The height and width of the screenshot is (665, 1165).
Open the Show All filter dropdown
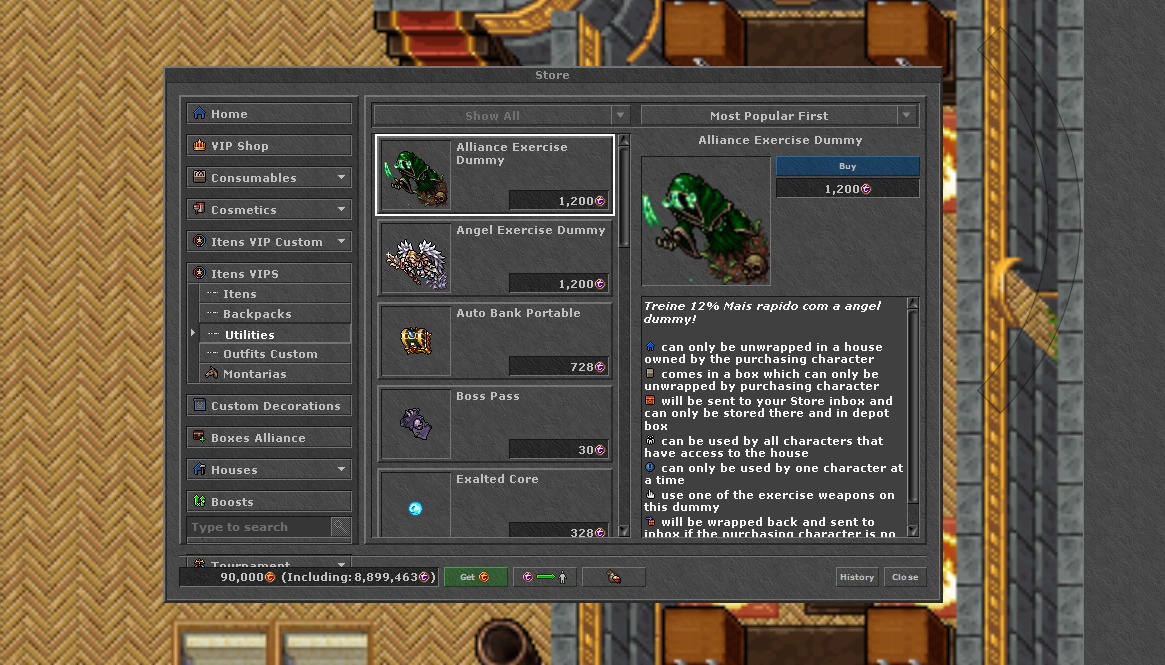point(502,116)
